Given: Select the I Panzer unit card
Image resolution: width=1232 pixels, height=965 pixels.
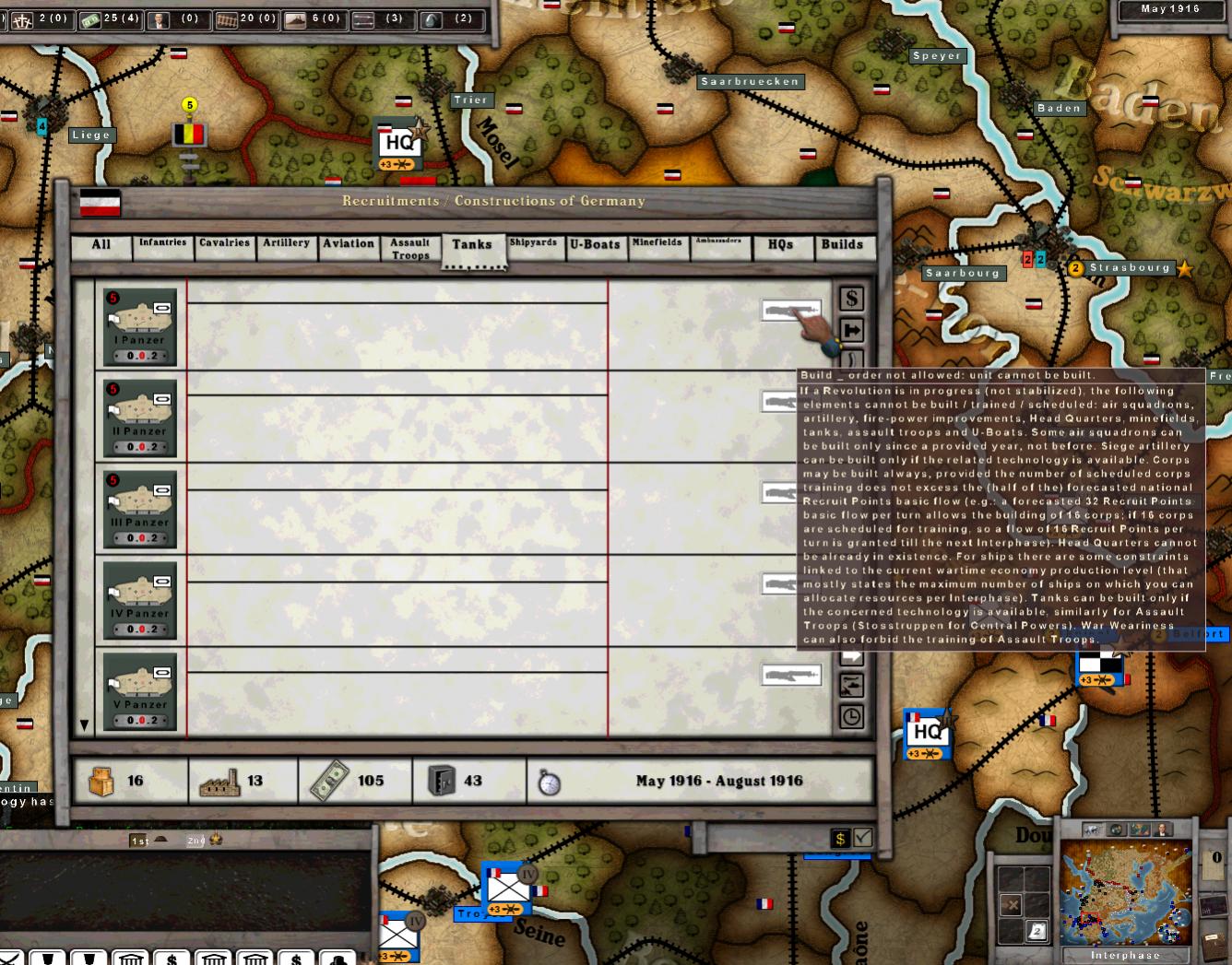Looking at the screenshot, I should tap(140, 326).
